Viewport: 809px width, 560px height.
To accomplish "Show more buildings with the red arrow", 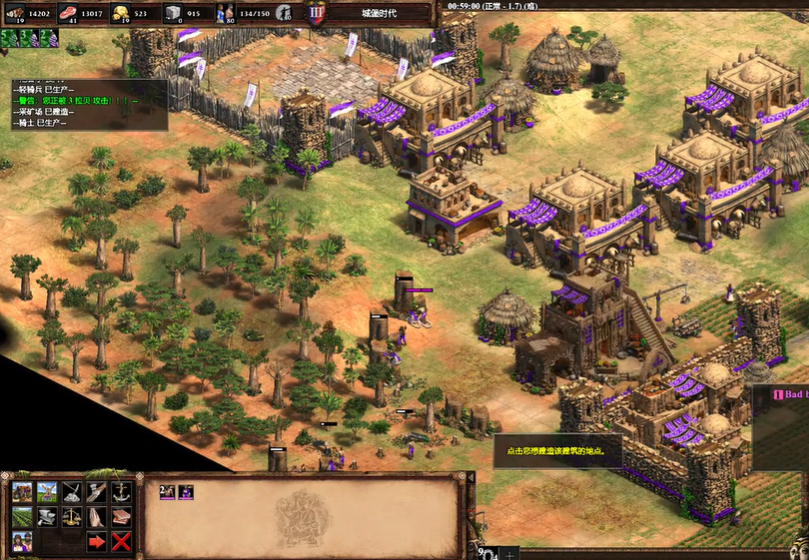I will point(97,542).
